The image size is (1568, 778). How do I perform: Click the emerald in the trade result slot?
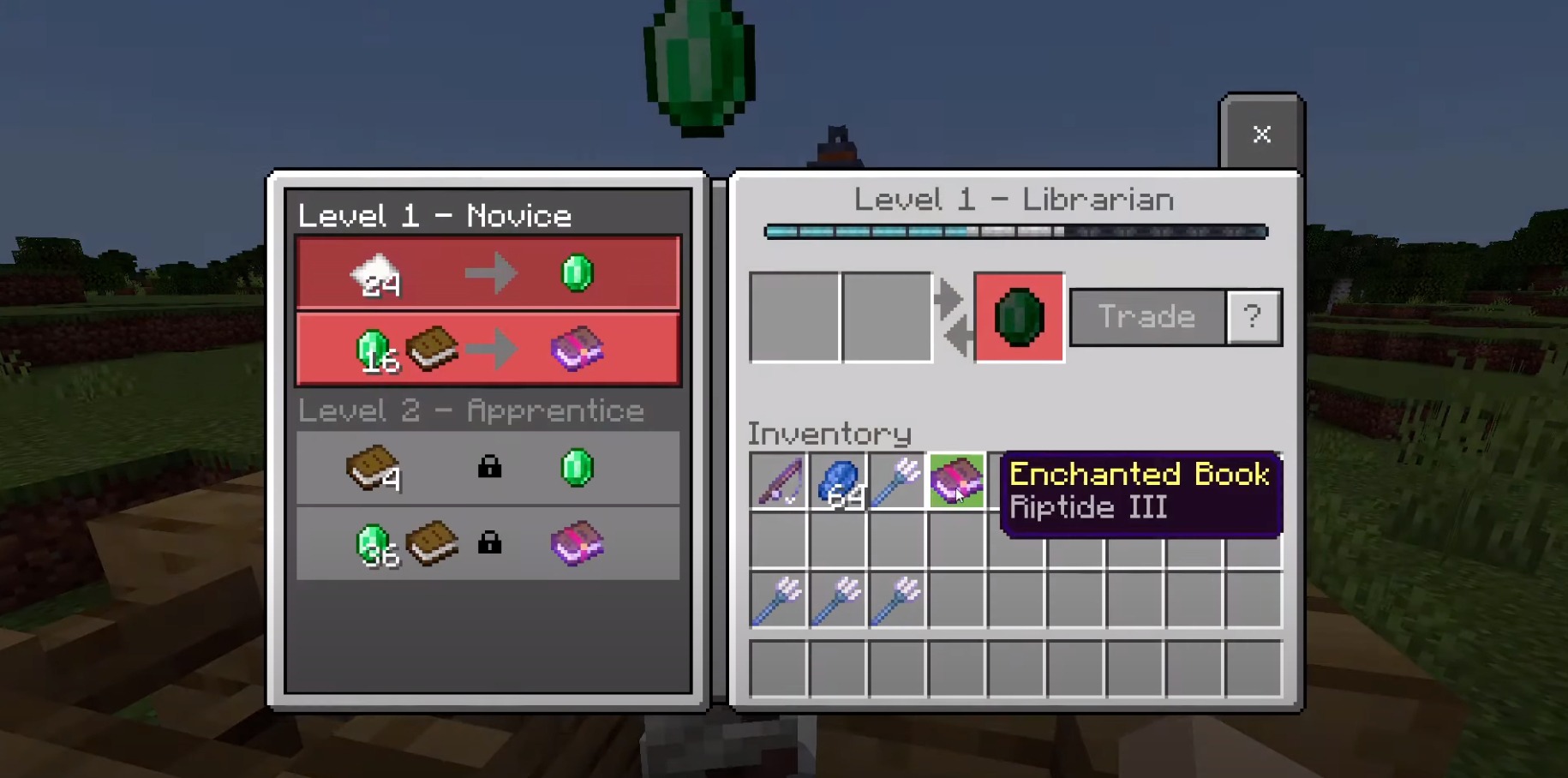(1019, 316)
